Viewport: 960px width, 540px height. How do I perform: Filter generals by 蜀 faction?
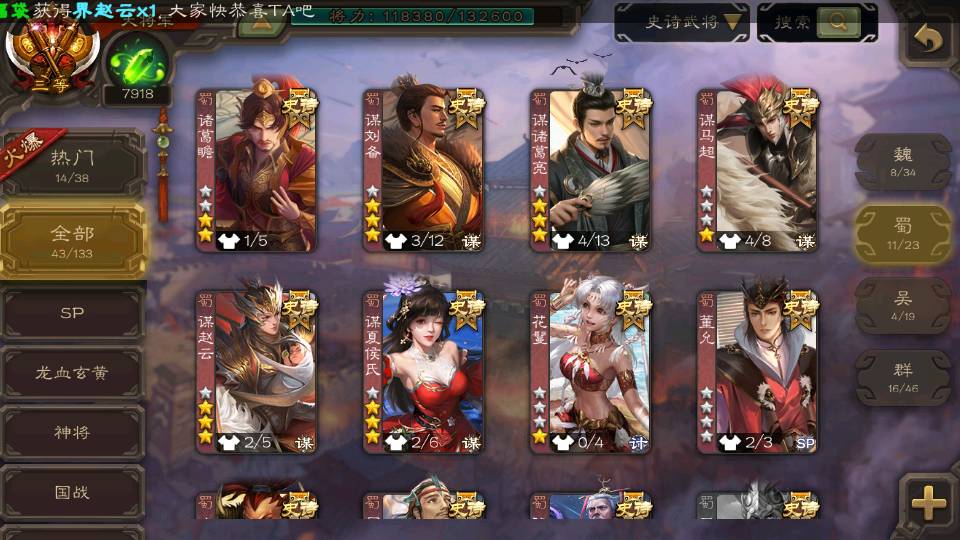tap(902, 234)
